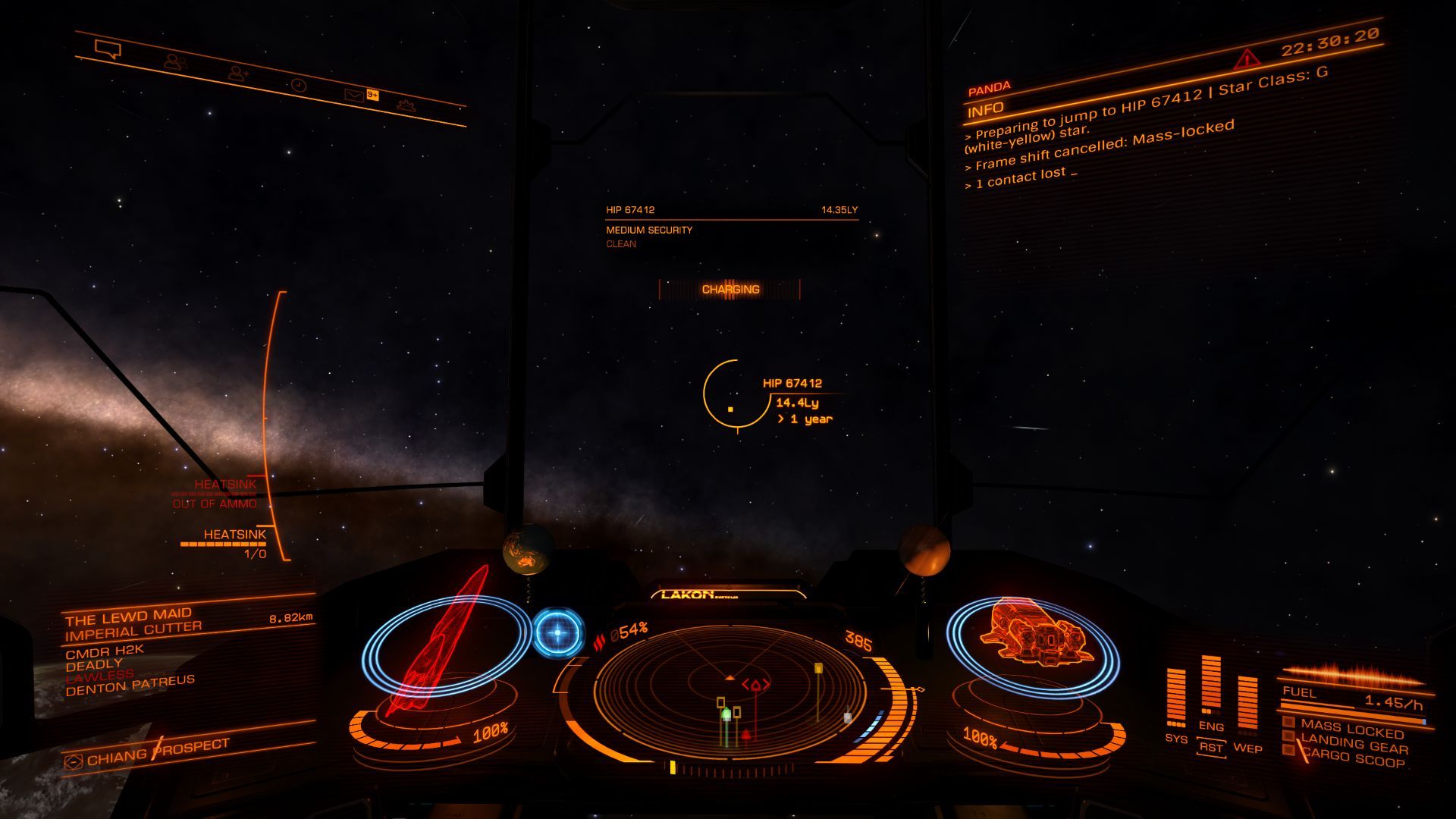Open the inbox envelope icon

[x=354, y=95]
